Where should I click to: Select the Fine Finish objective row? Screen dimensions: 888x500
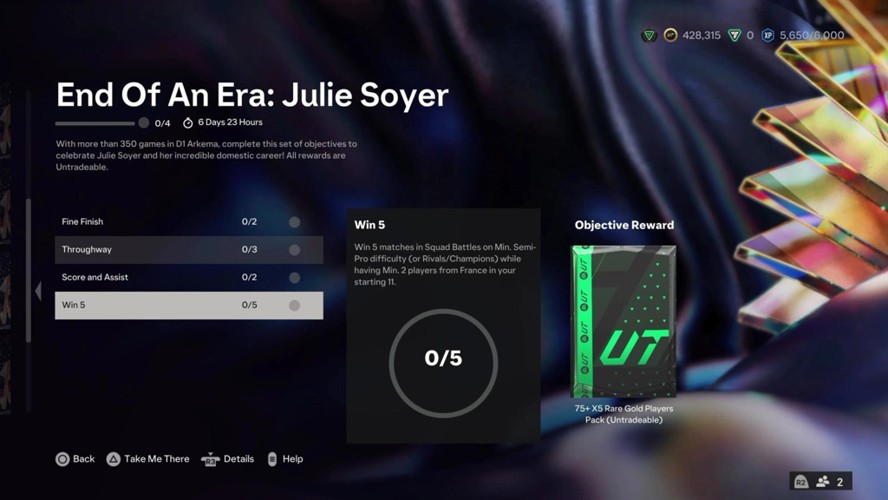click(x=188, y=222)
